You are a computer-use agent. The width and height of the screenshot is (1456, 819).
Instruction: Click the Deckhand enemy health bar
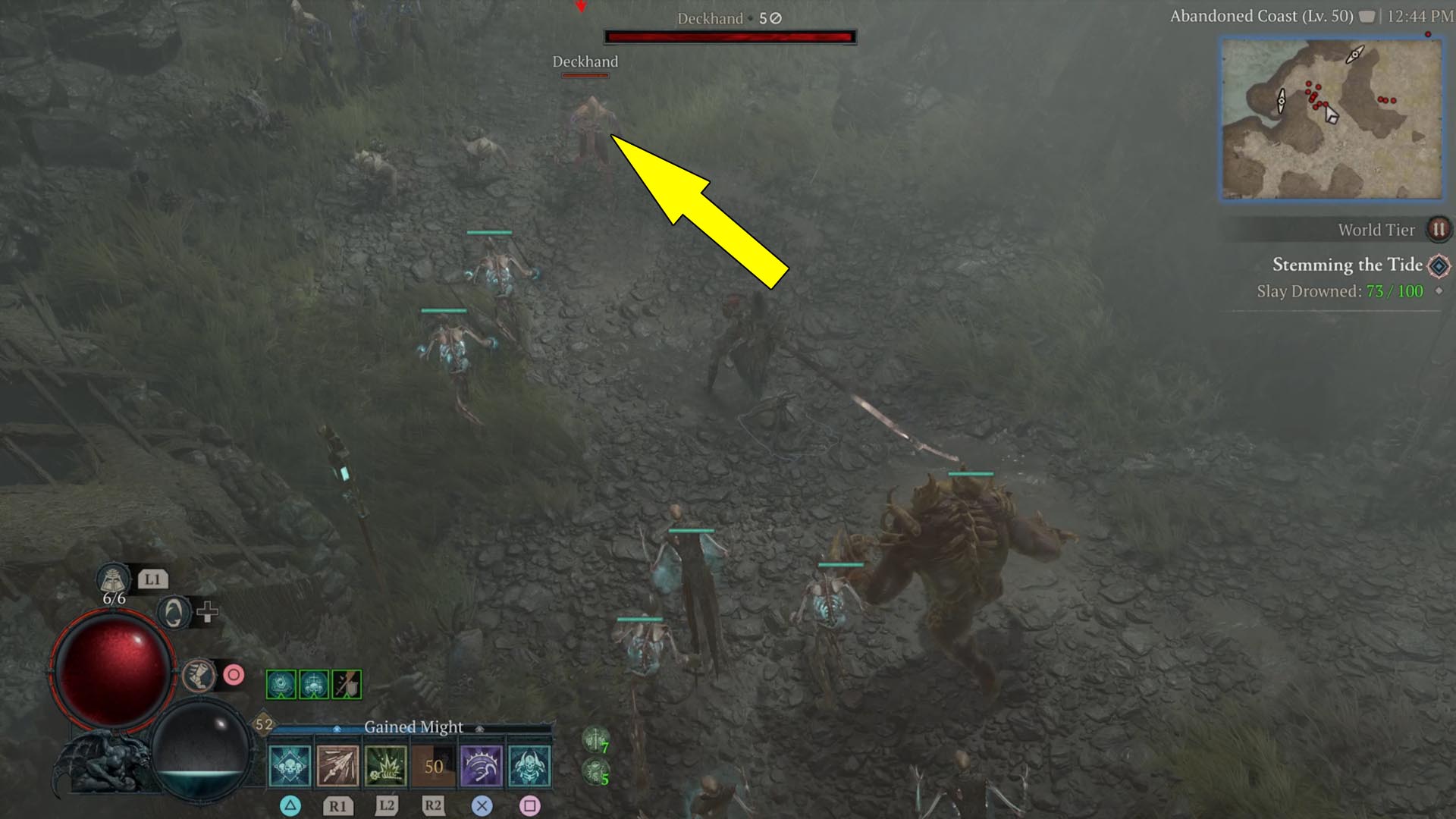coord(728,34)
